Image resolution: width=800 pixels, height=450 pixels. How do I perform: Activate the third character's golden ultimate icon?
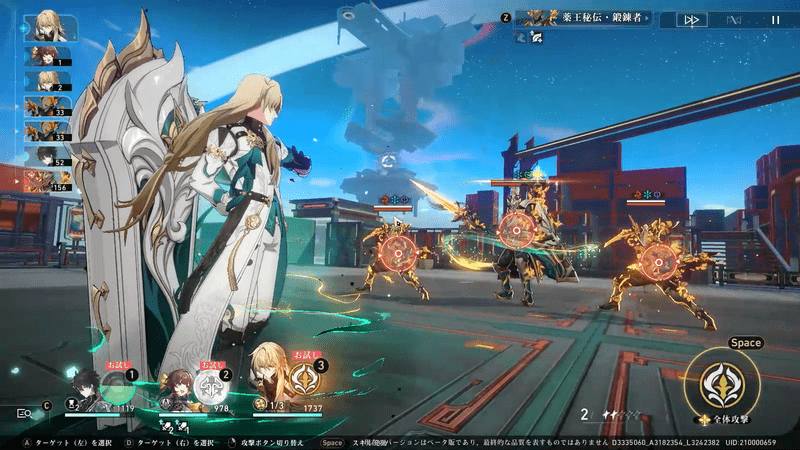coord(304,379)
